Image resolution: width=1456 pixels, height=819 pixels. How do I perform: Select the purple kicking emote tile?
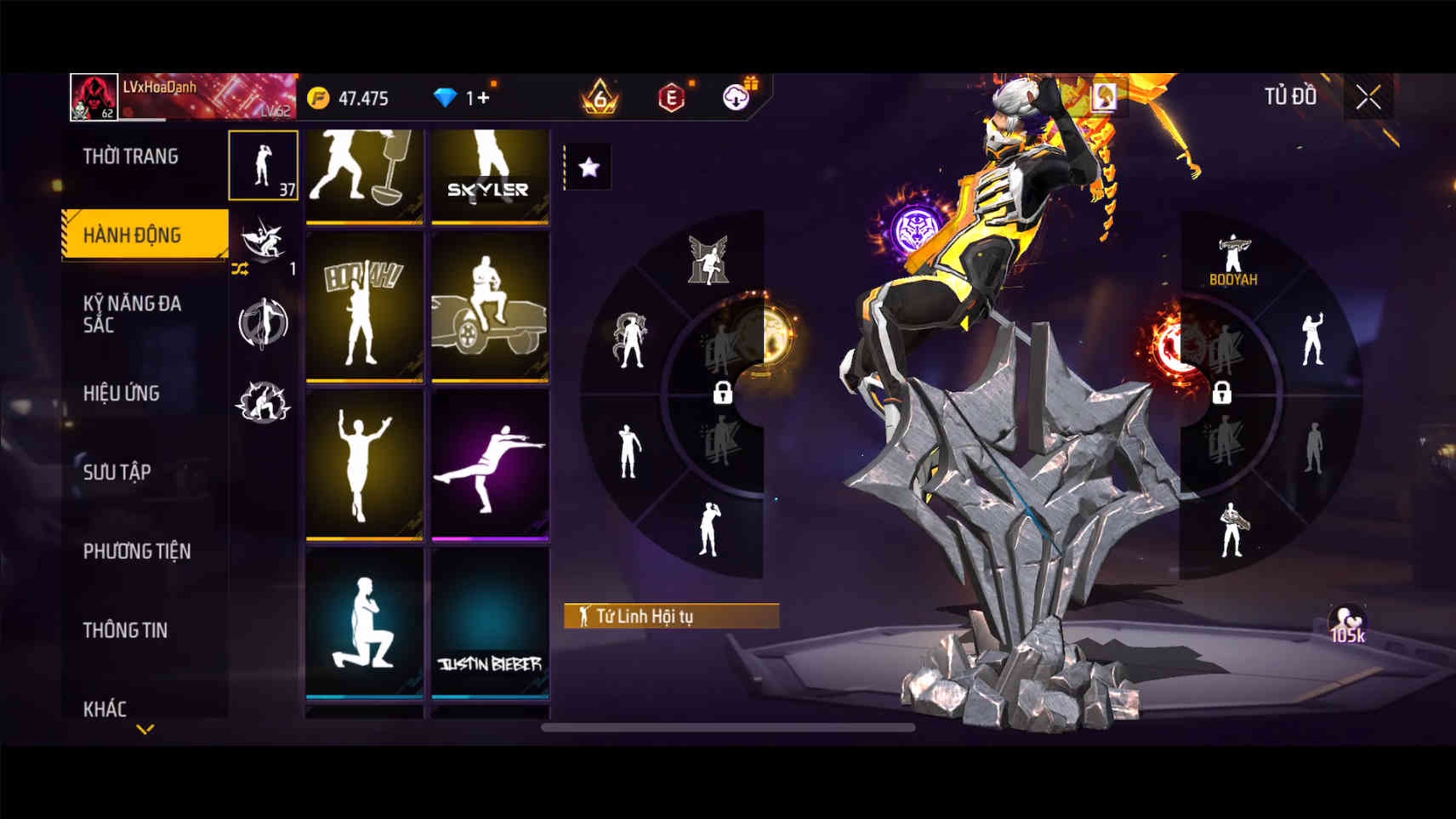pos(490,464)
